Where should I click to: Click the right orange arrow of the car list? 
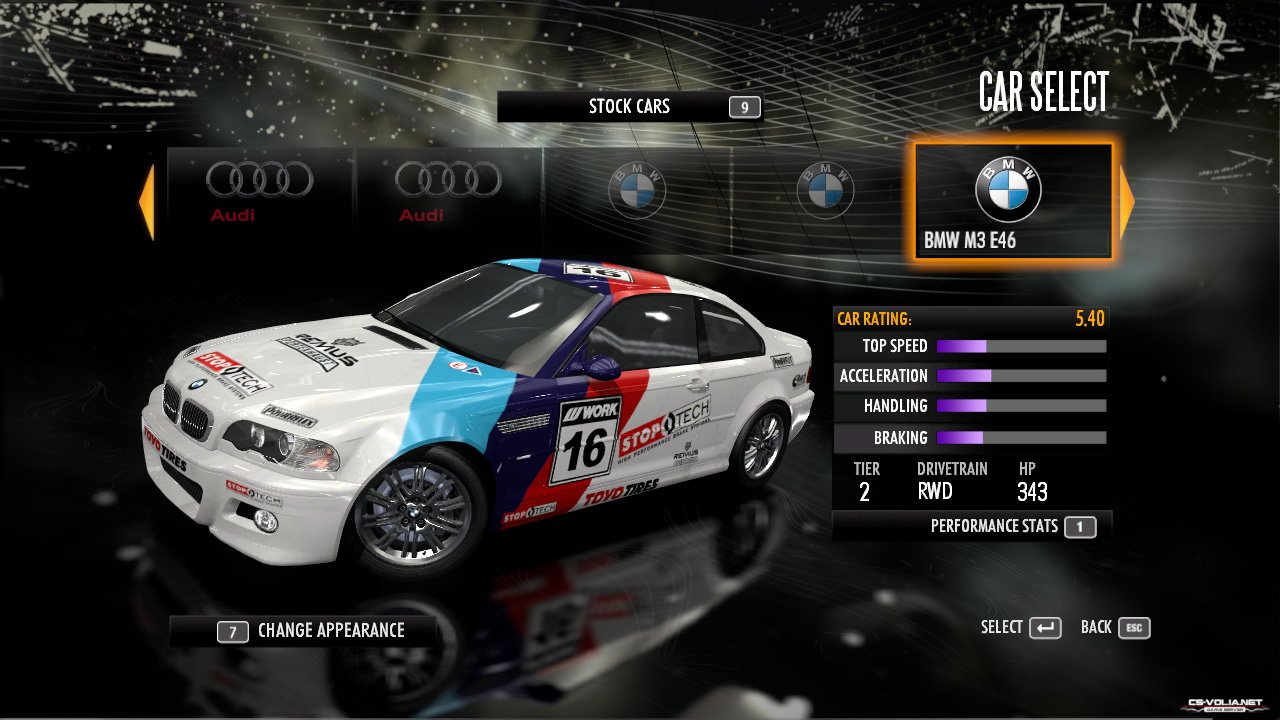[1127, 203]
